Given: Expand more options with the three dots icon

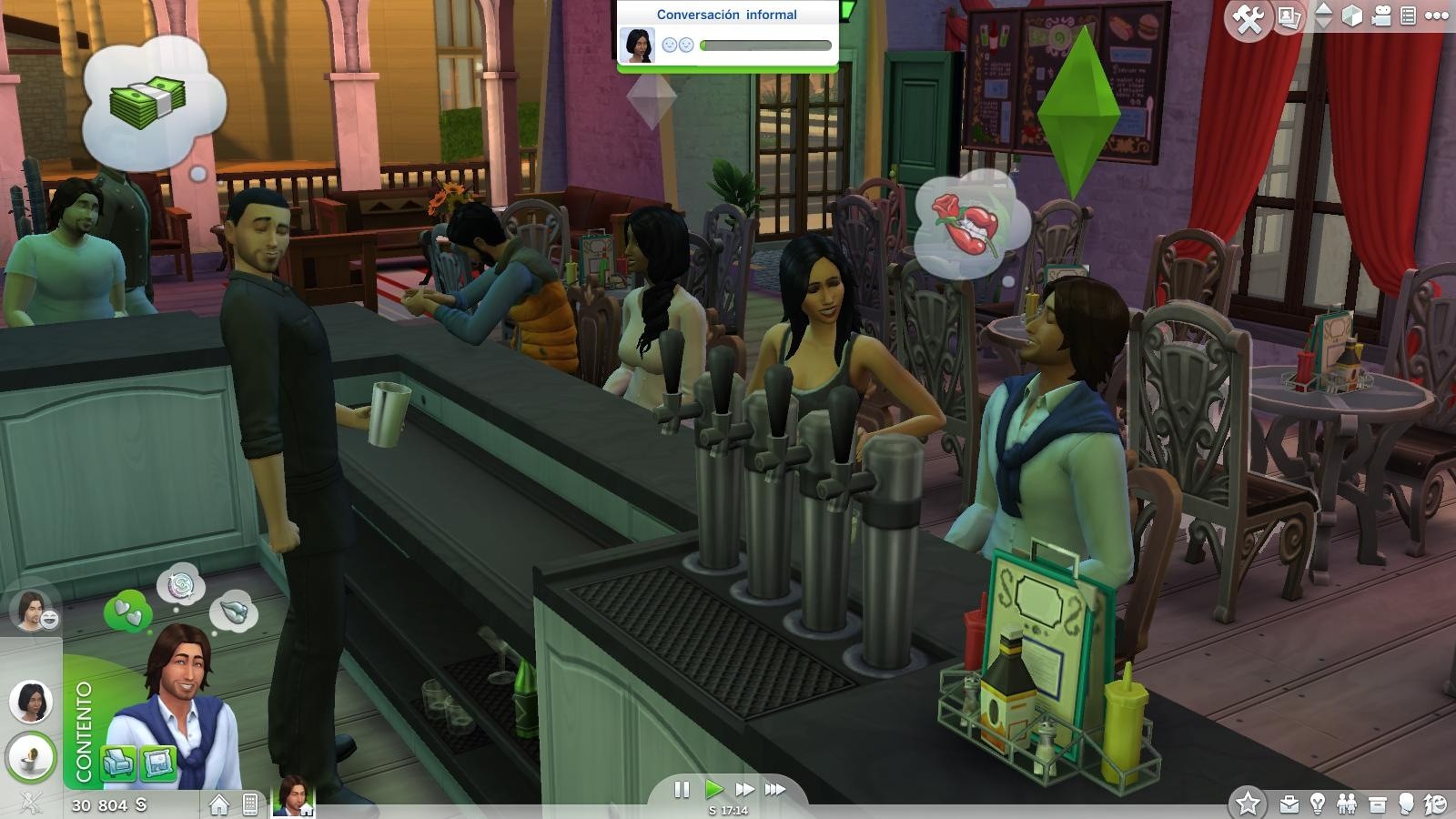Looking at the screenshot, I should click(1438, 15).
